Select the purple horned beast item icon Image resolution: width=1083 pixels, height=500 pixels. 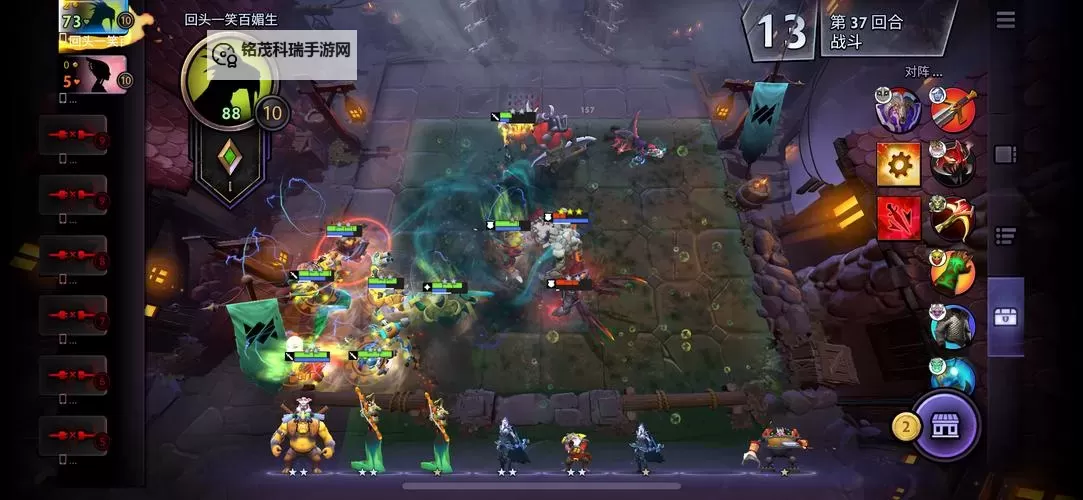click(898, 109)
